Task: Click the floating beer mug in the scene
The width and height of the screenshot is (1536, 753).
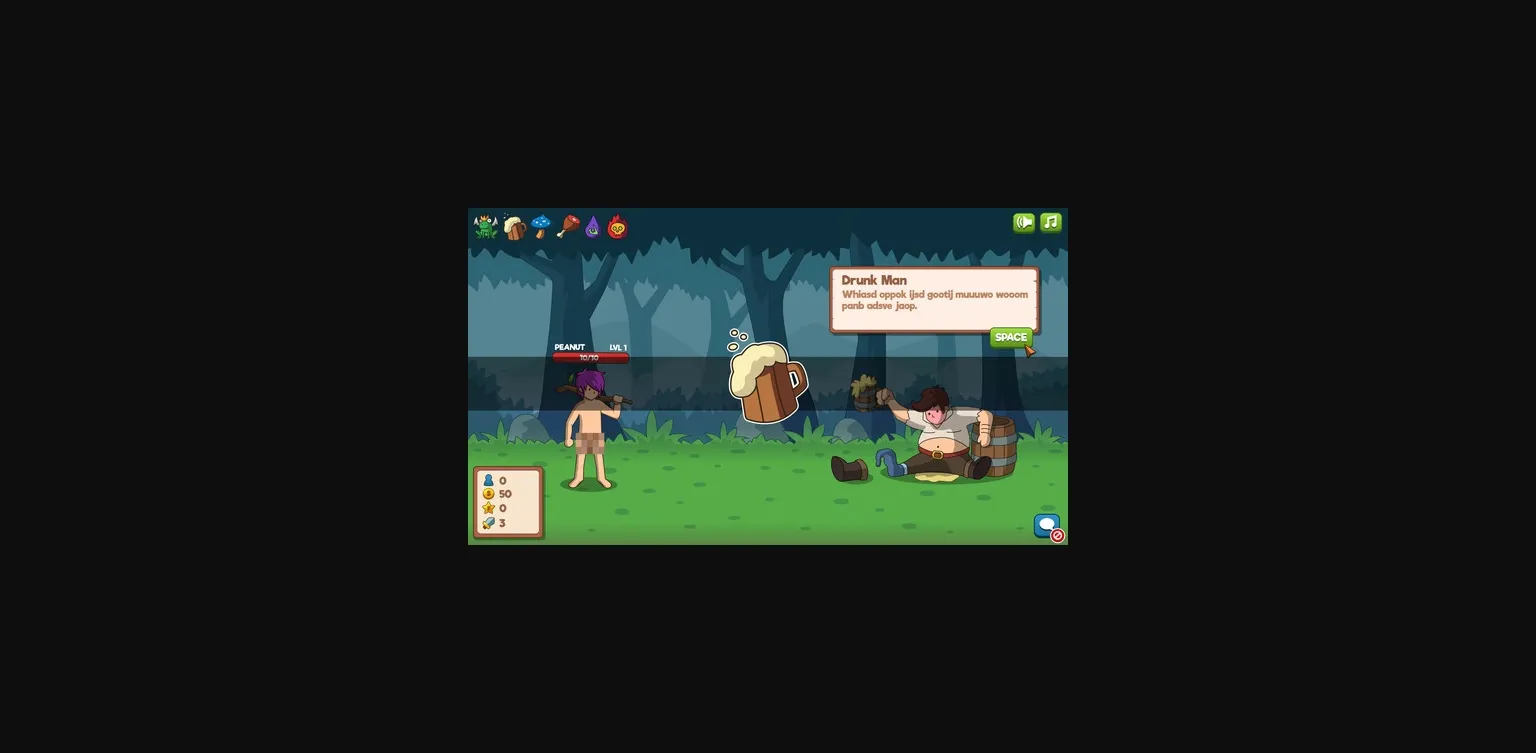Action: click(767, 385)
